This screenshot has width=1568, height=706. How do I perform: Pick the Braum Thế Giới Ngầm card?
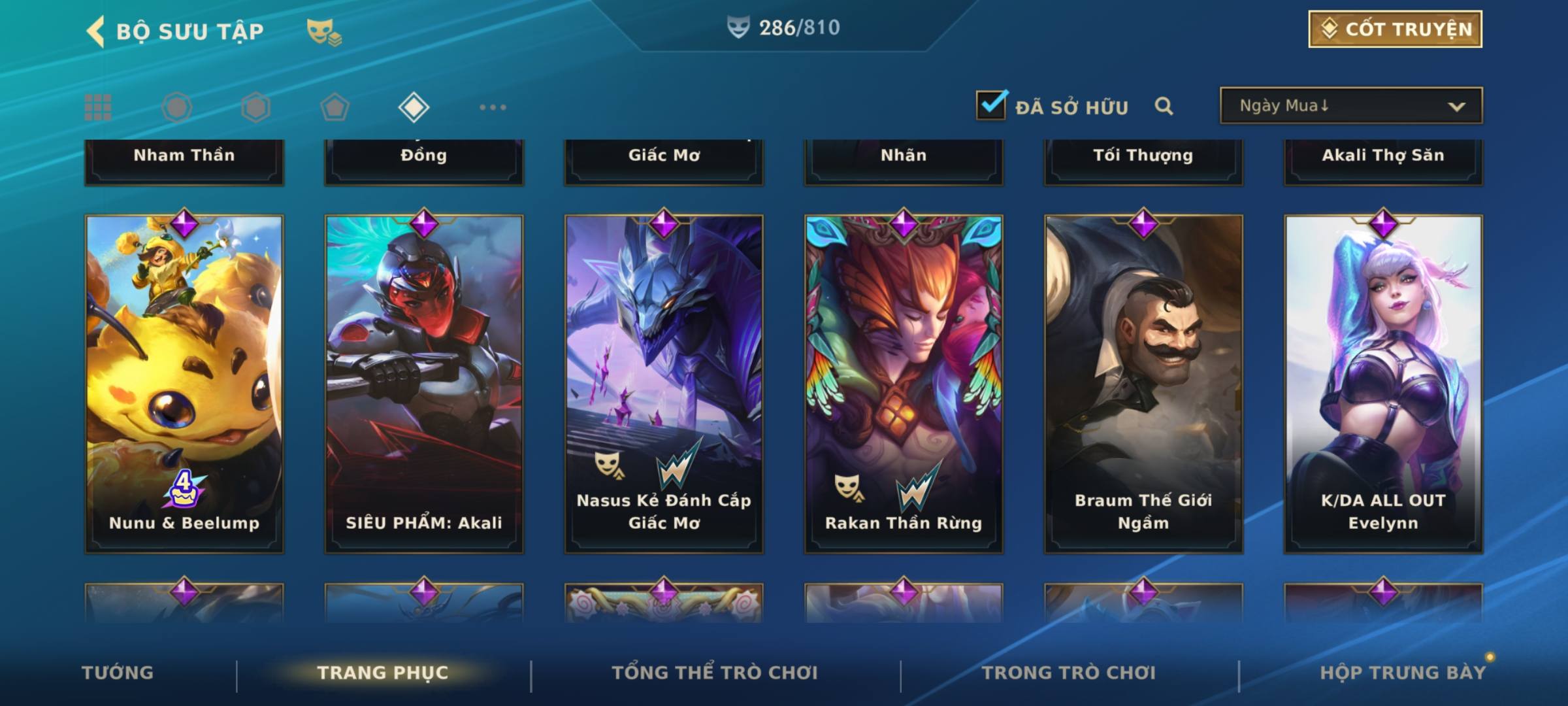[1143, 384]
